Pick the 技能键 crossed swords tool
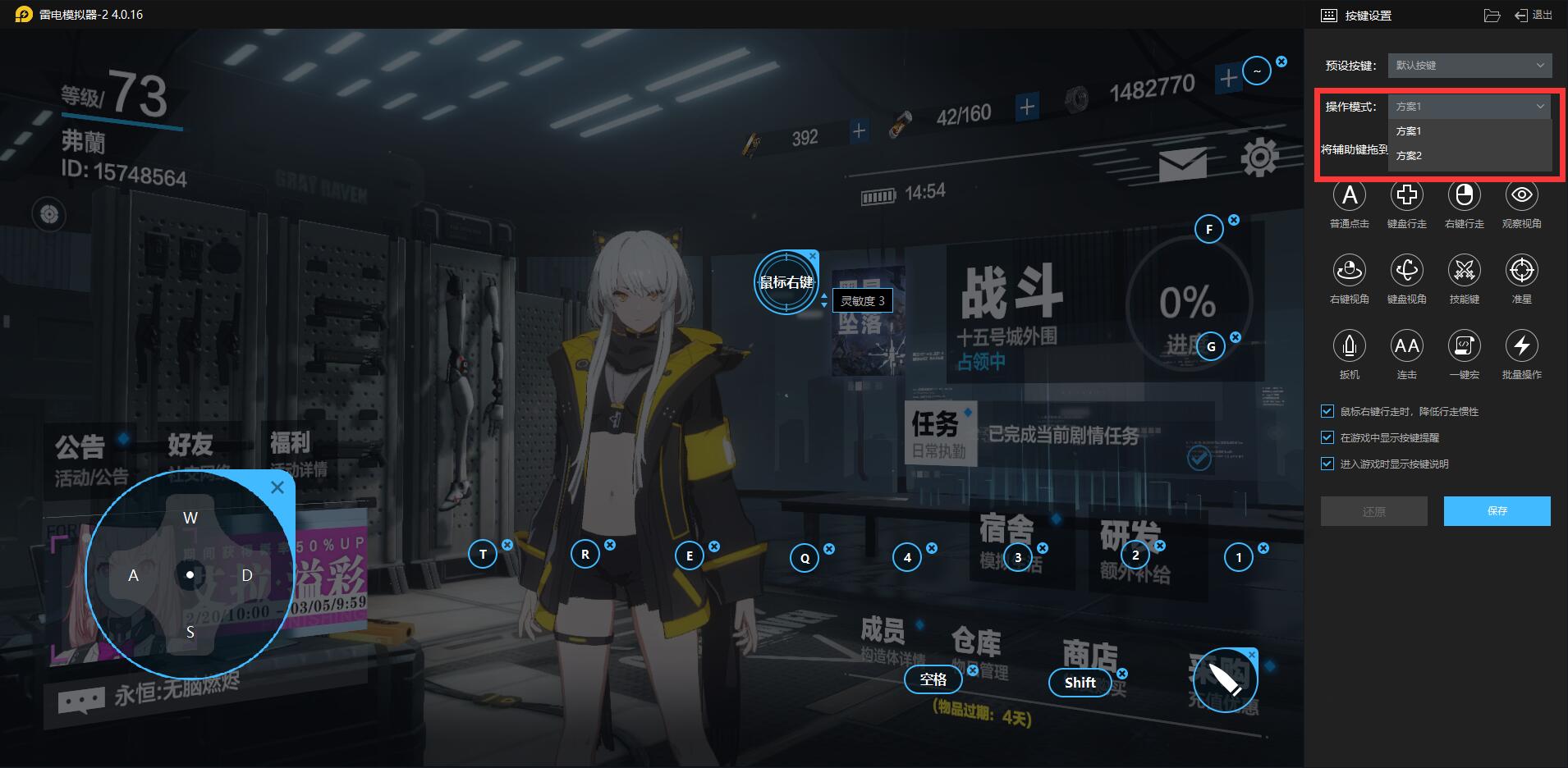1568x768 pixels. (x=1464, y=271)
